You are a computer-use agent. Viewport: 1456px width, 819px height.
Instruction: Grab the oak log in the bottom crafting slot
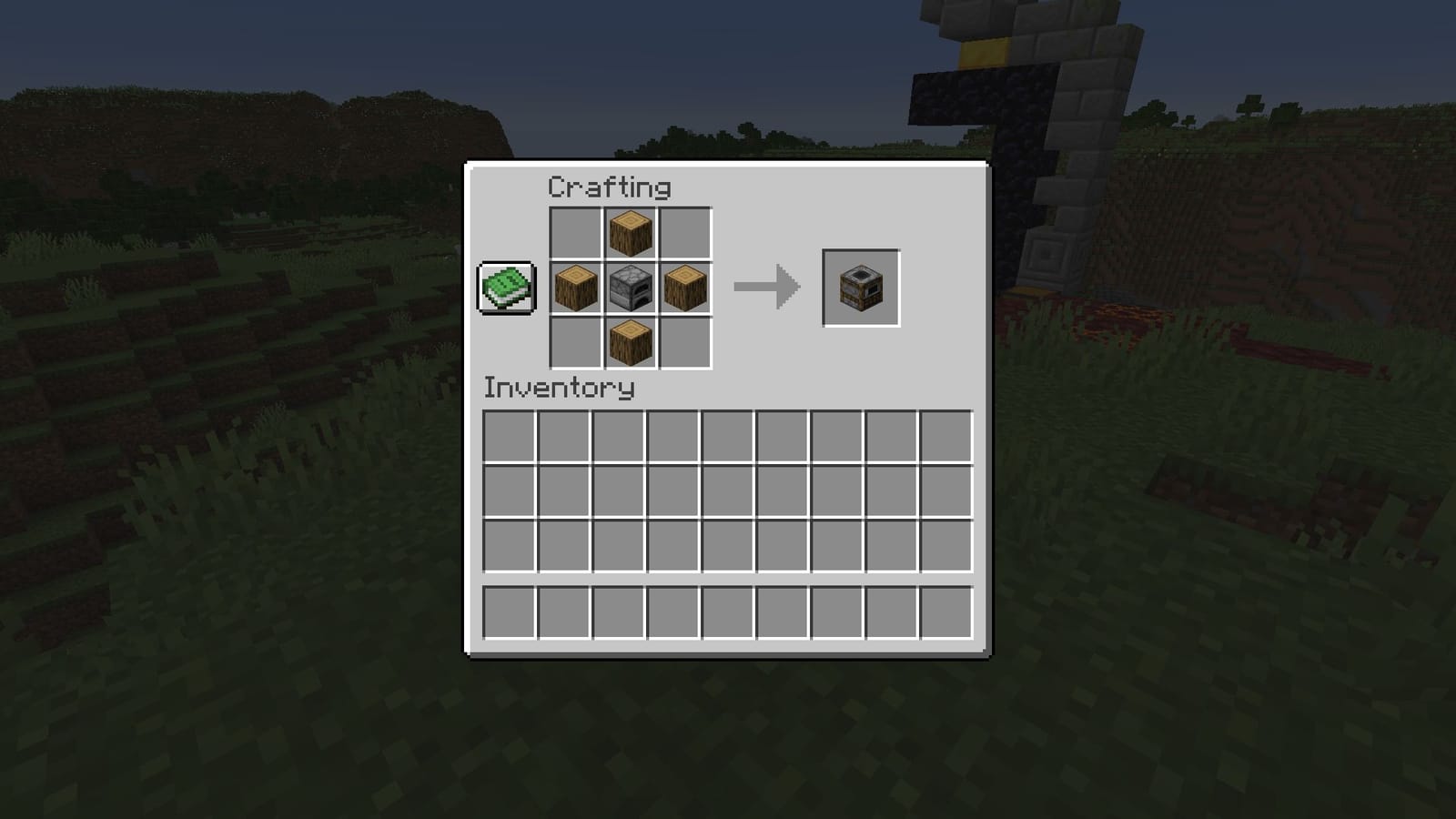(x=628, y=344)
